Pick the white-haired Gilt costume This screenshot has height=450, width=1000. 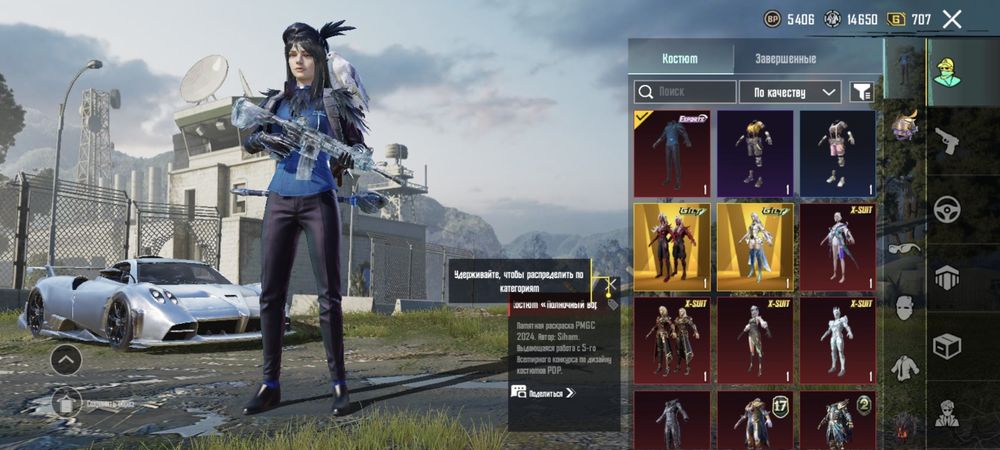coord(755,247)
